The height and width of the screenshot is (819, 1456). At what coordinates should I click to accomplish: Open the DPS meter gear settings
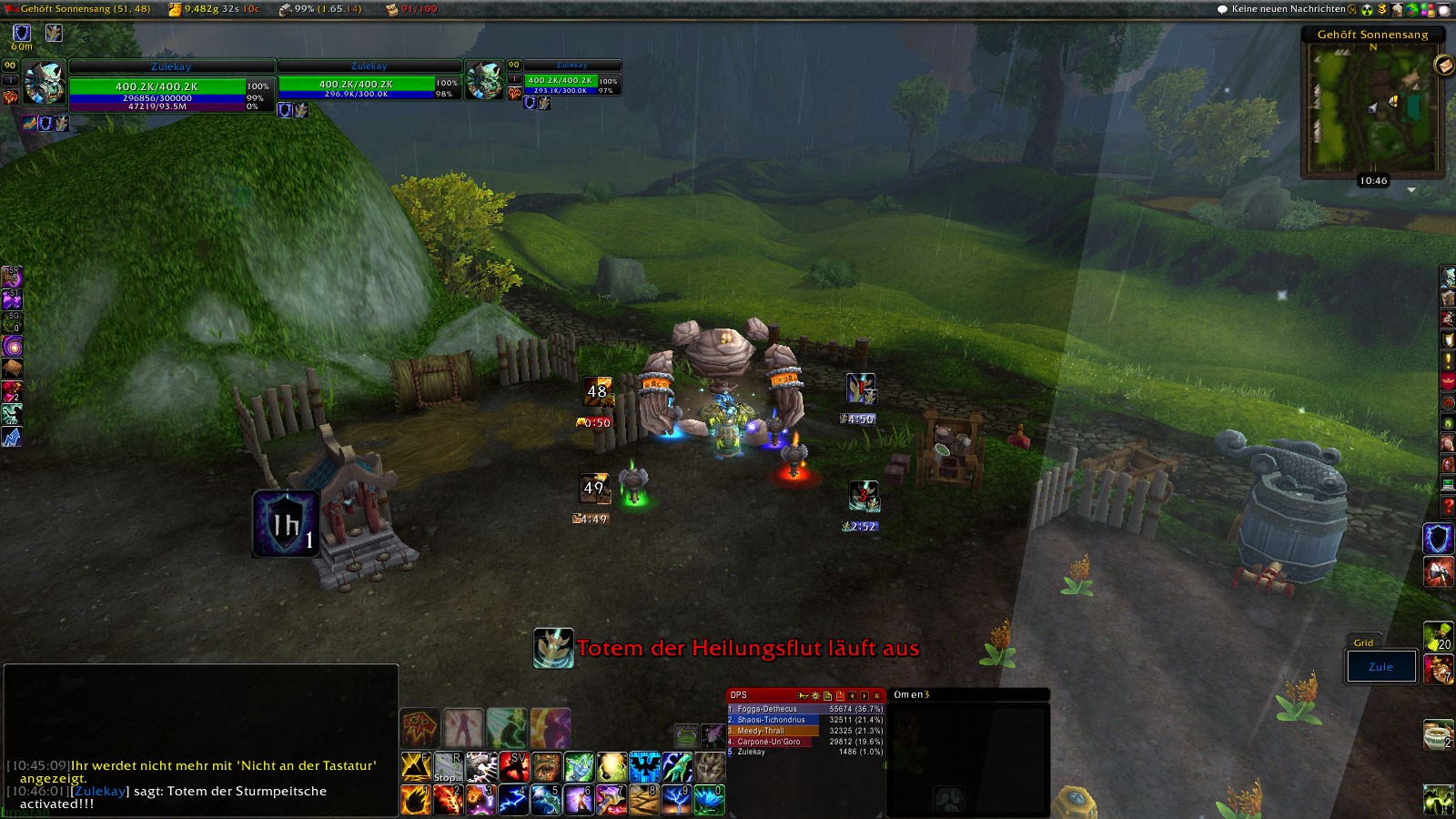pos(815,695)
